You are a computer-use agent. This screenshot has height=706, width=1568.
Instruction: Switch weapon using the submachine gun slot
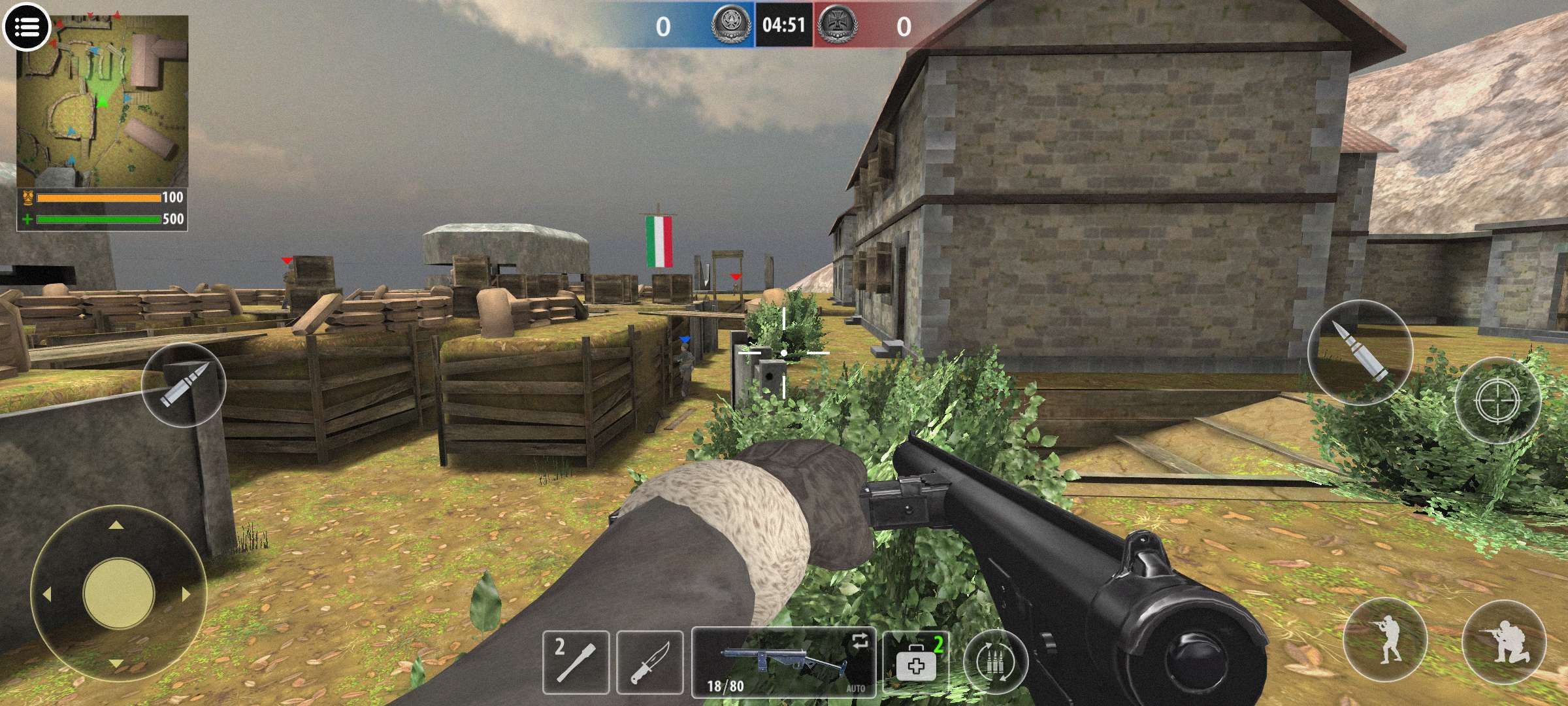[x=783, y=662]
